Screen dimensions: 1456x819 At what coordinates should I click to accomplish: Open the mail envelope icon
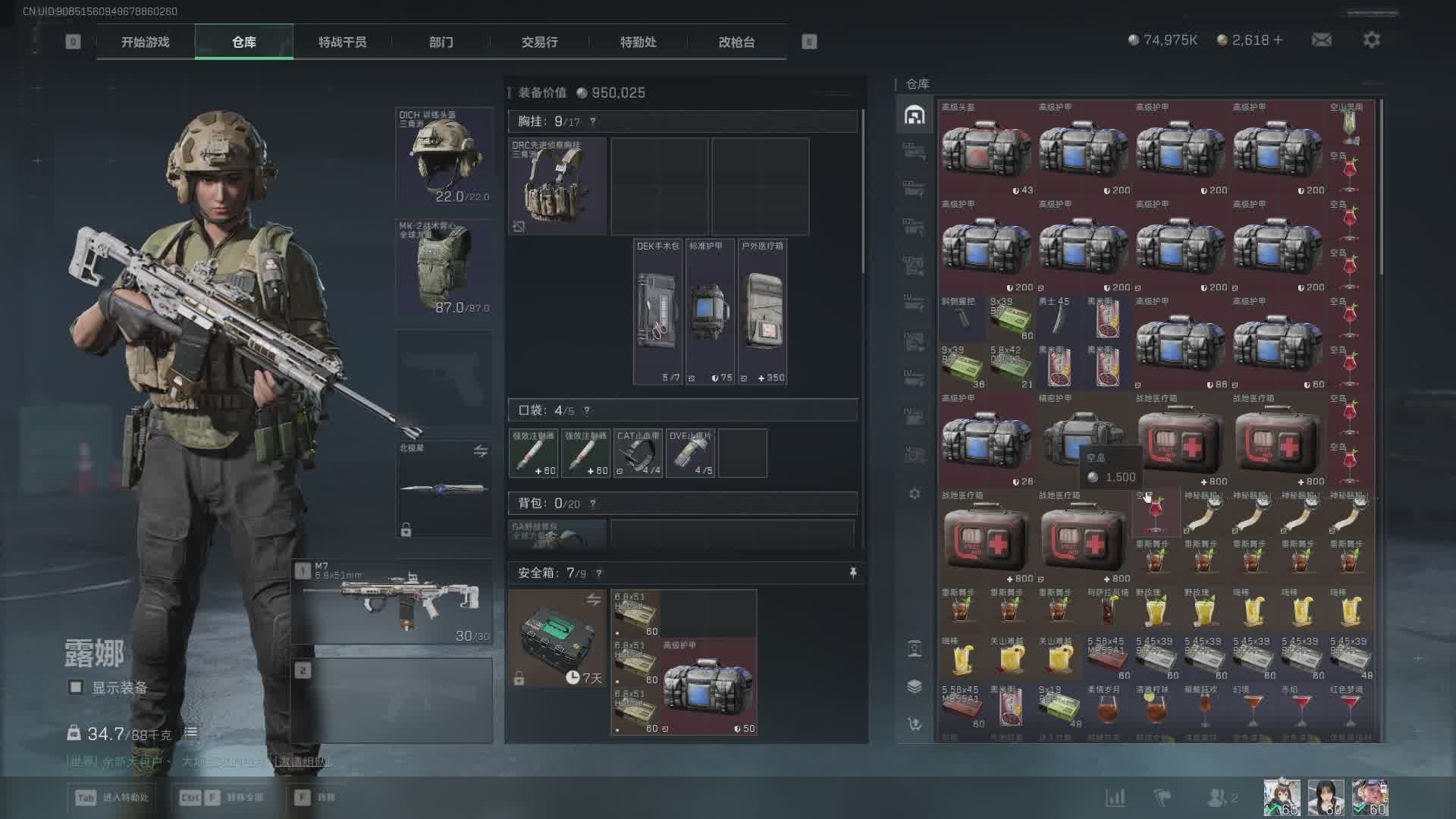pos(1321,40)
